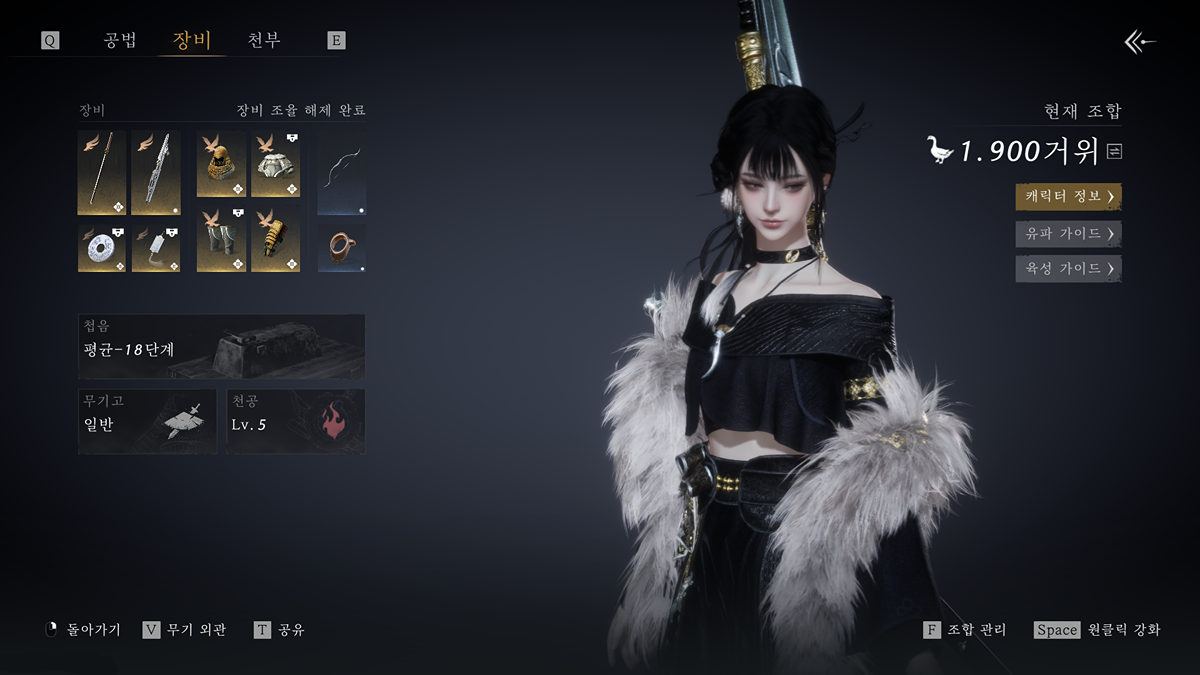The width and height of the screenshot is (1200, 675).
Task: Pick the white jade disc slot
Action: pos(102,248)
